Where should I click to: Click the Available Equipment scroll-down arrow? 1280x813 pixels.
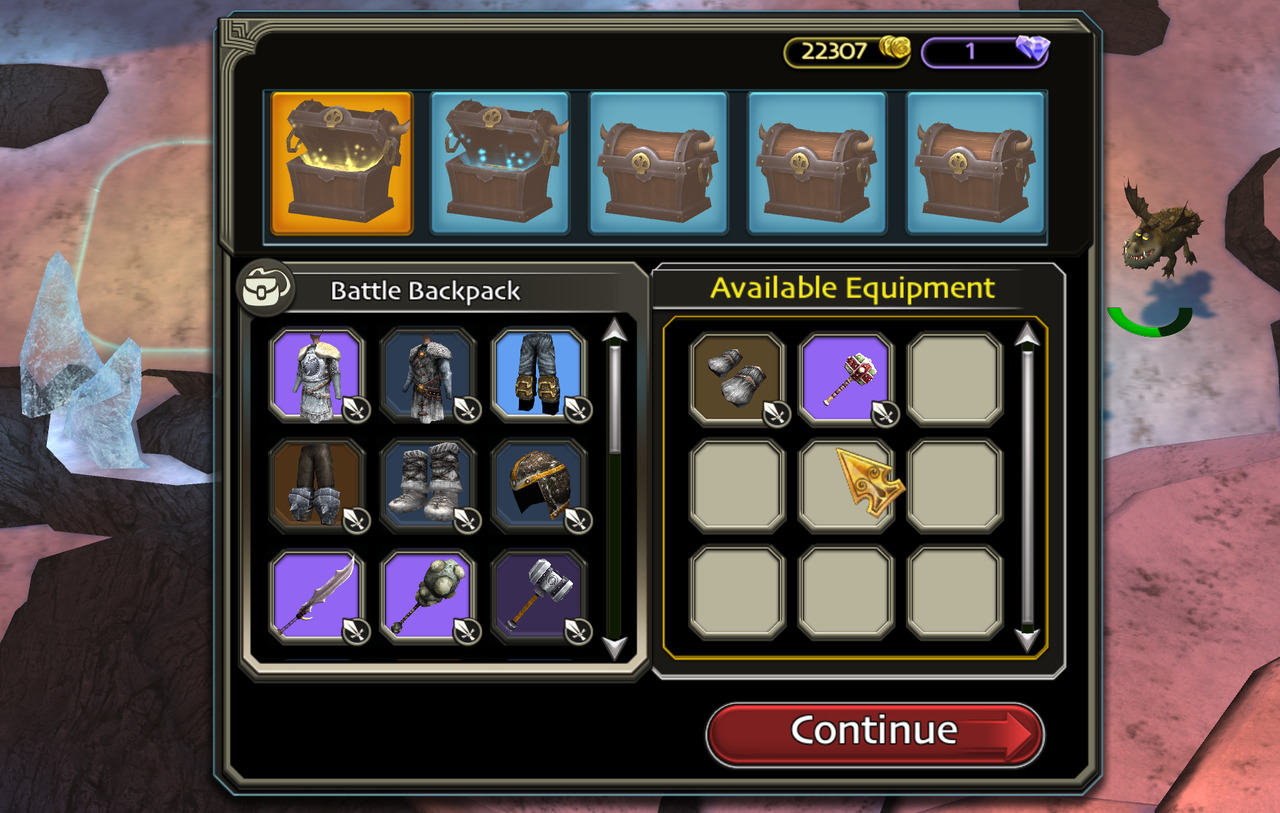(x=1027, y=639)
